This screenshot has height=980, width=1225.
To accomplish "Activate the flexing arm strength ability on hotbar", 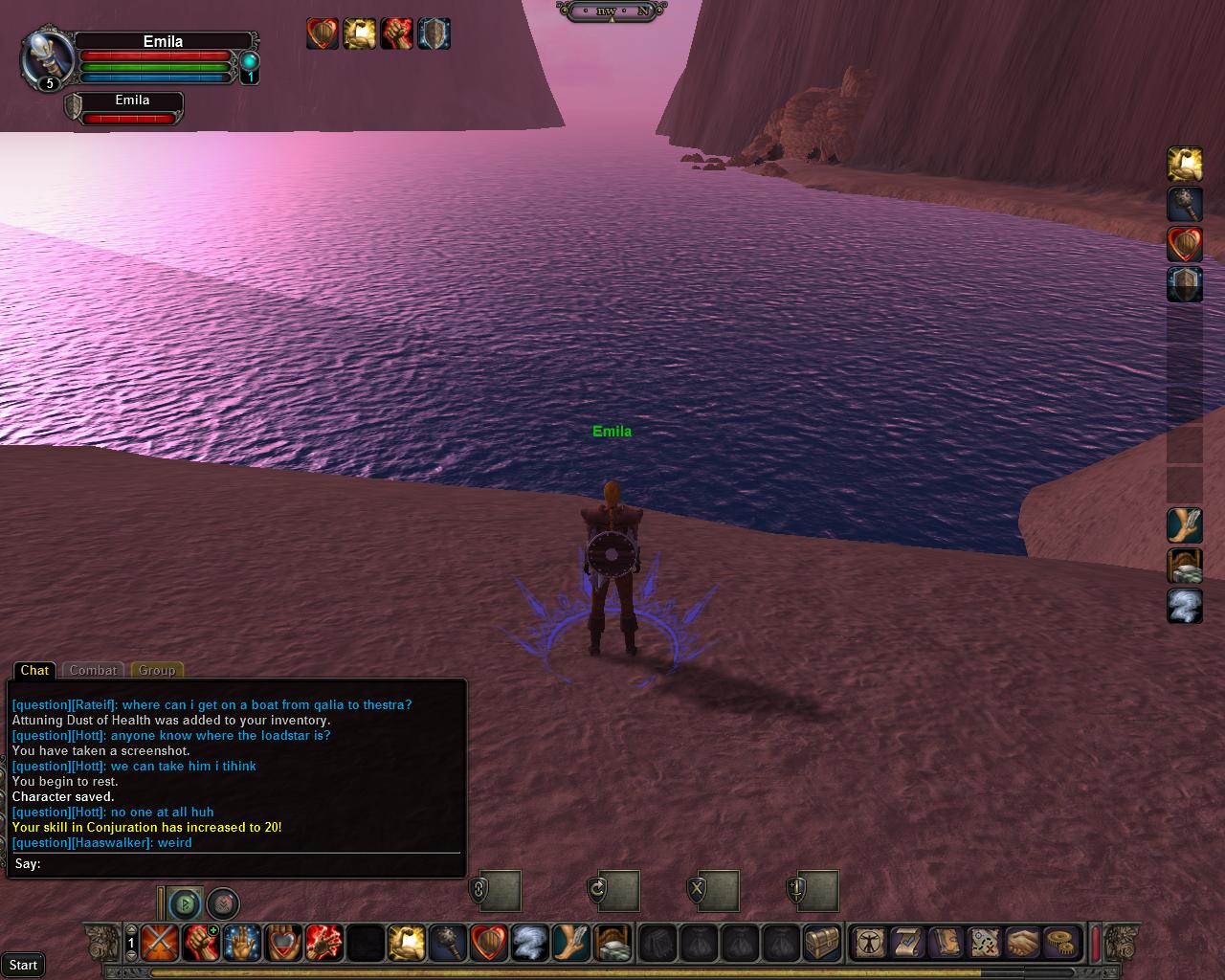I will coord(407,943).
